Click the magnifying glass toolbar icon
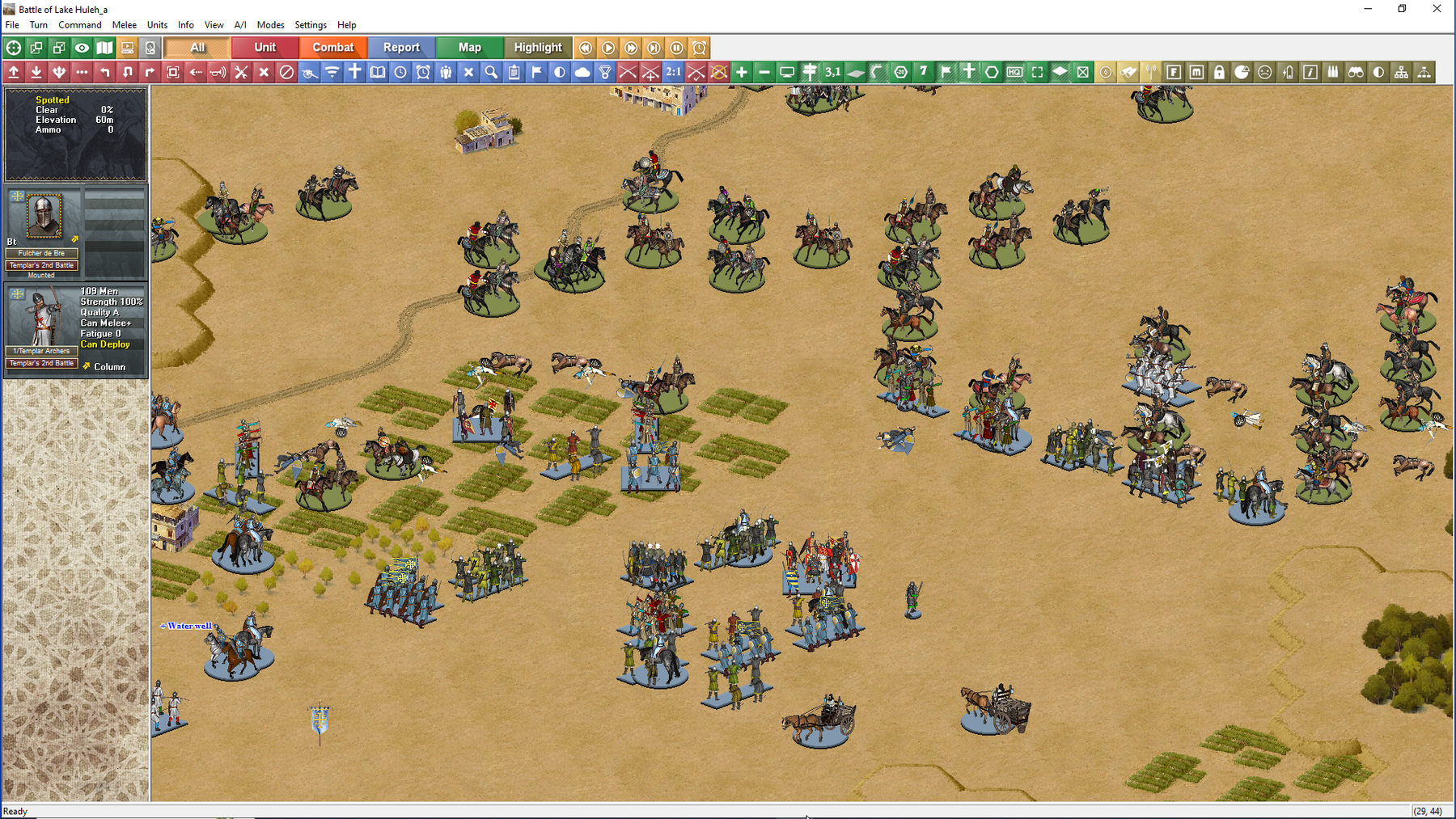 (x=491, y=73)
